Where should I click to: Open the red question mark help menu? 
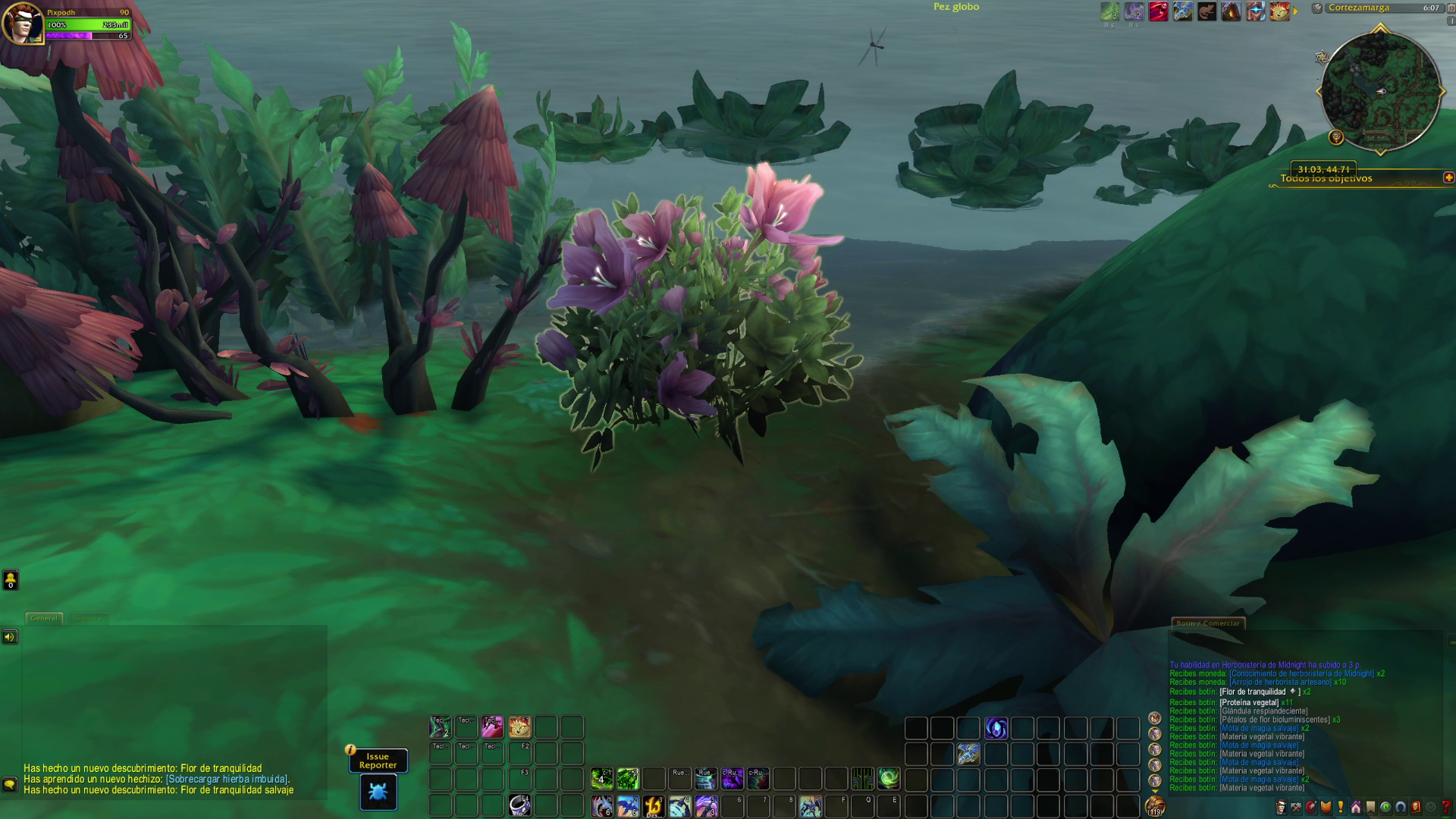1445,808
